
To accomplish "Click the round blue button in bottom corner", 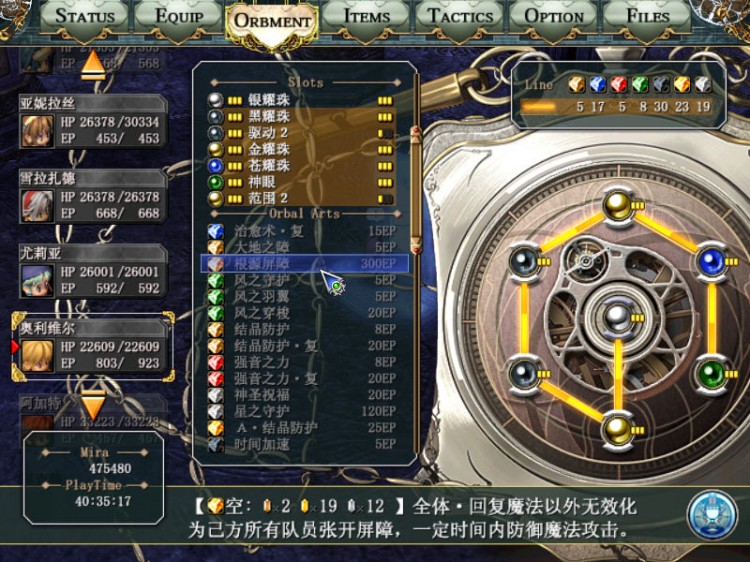I will (711, 513).
